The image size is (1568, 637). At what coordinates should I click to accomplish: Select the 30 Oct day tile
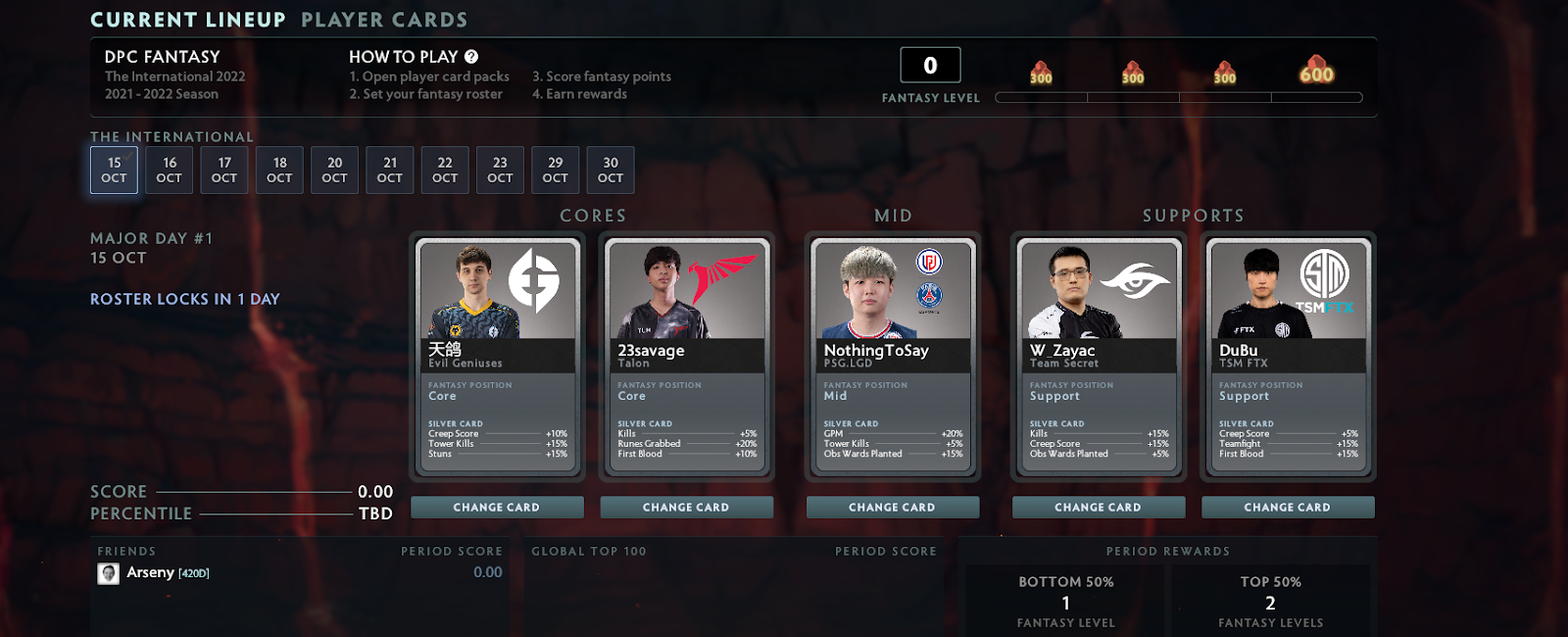(611, 170)
